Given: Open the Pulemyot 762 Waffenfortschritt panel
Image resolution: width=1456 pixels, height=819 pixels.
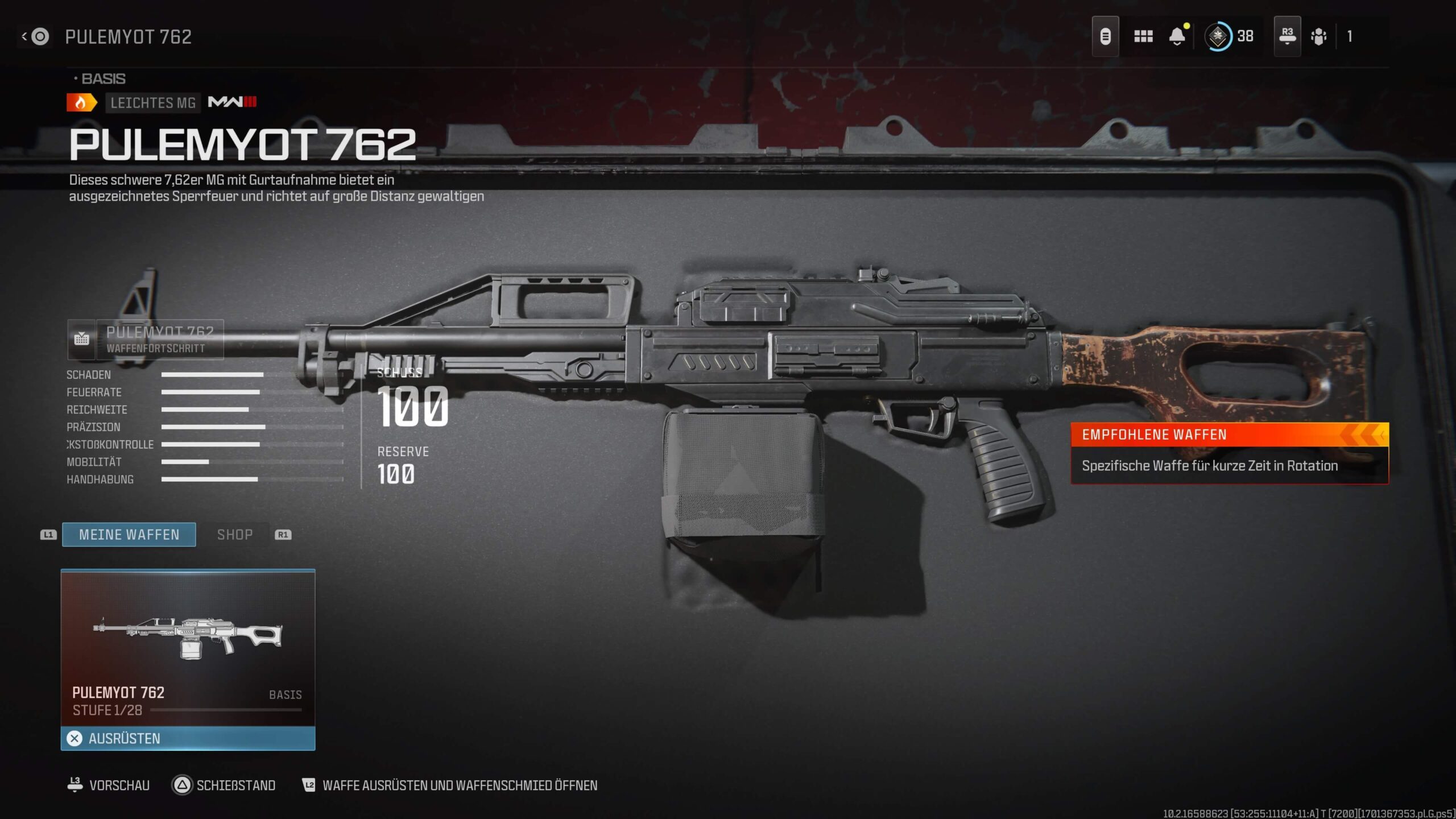Looking at the screenshot, I should [x=146, y=340].
